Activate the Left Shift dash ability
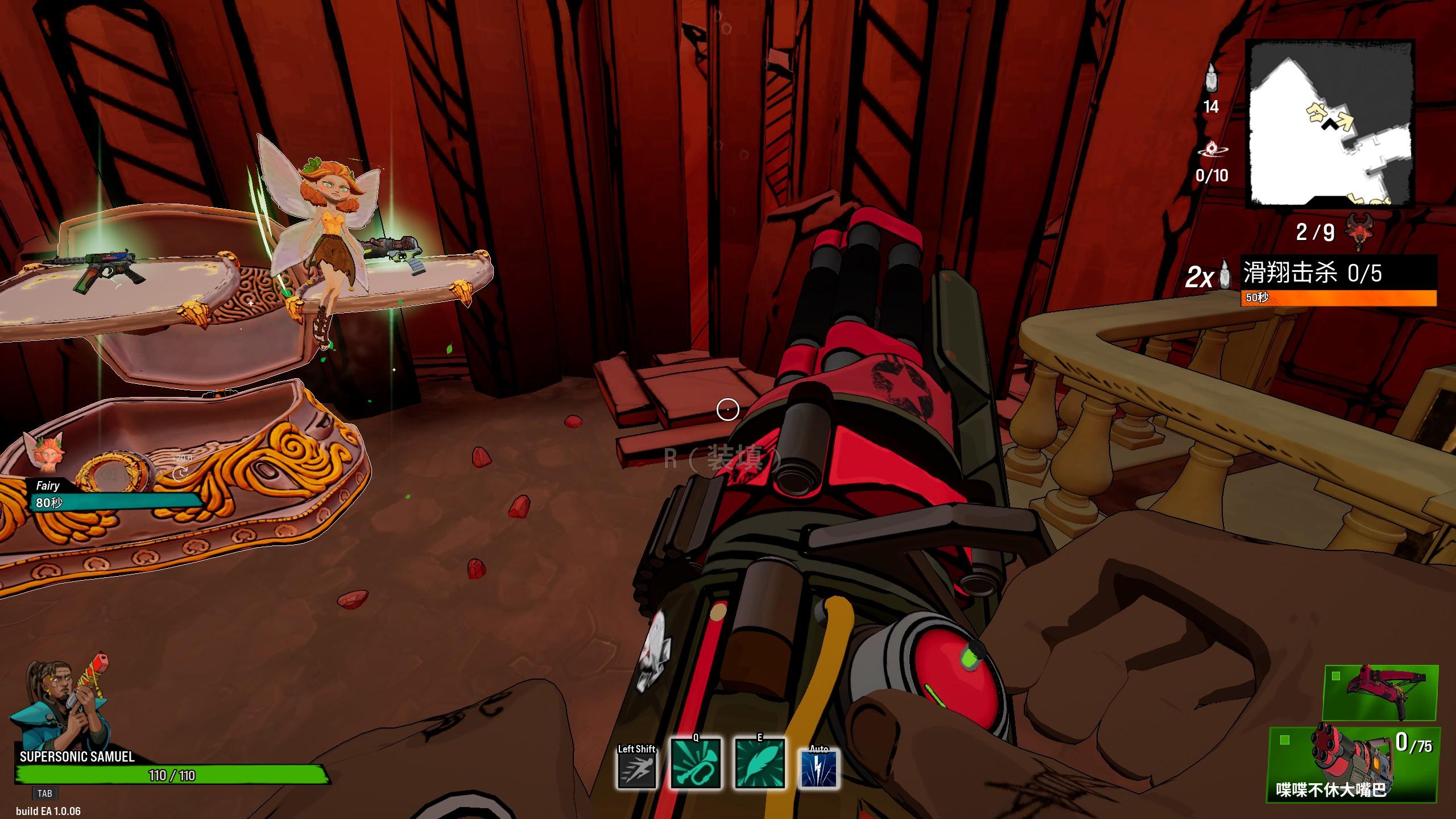 pos(637,767)
